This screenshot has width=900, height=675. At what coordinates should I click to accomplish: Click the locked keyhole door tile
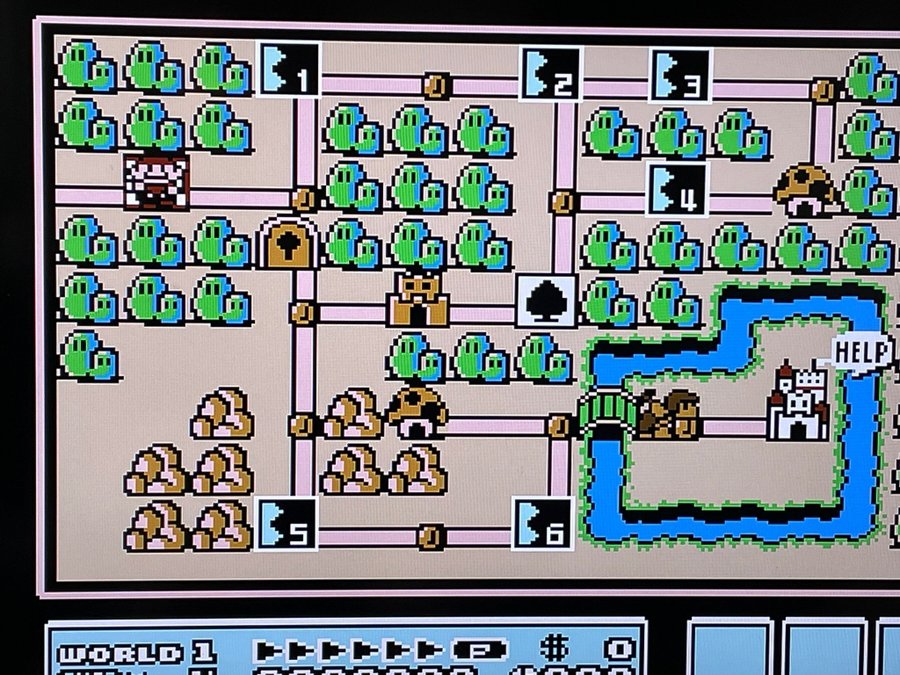(x=288, y=243)
